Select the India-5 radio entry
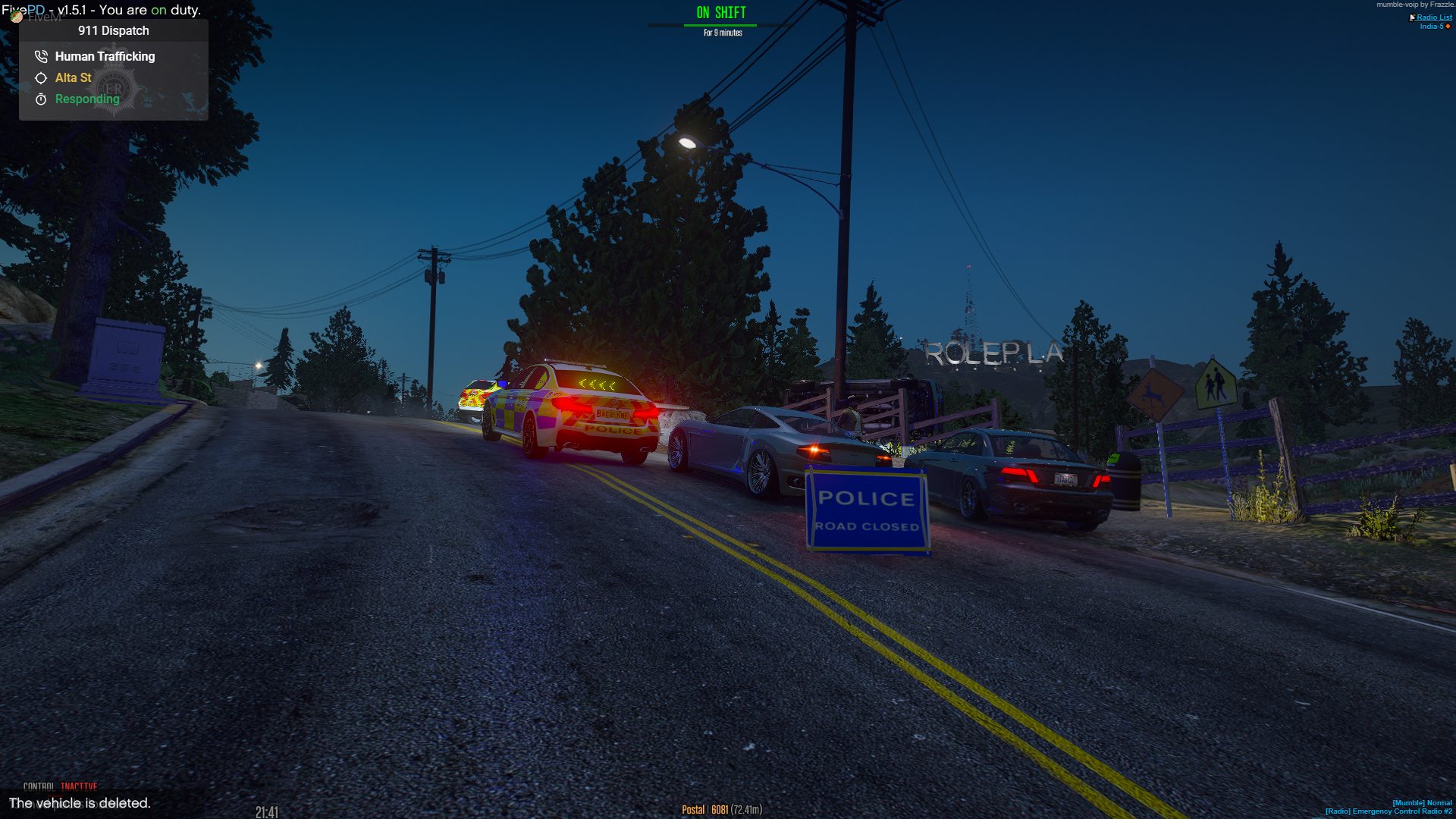Screen dimensions: 1456x819 coord(1432,27)
